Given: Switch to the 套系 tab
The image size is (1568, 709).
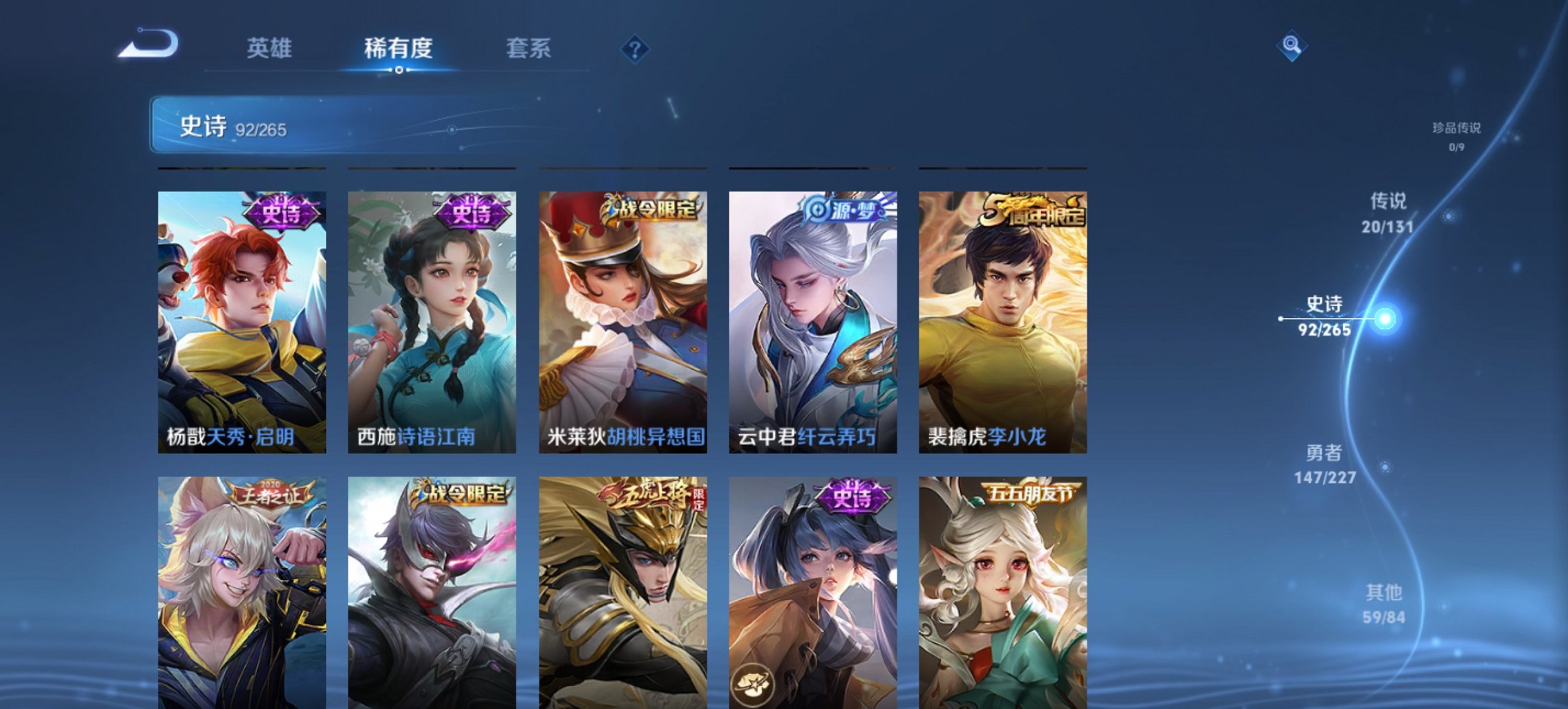Looking at the screenshot, I should pos(529,48).
